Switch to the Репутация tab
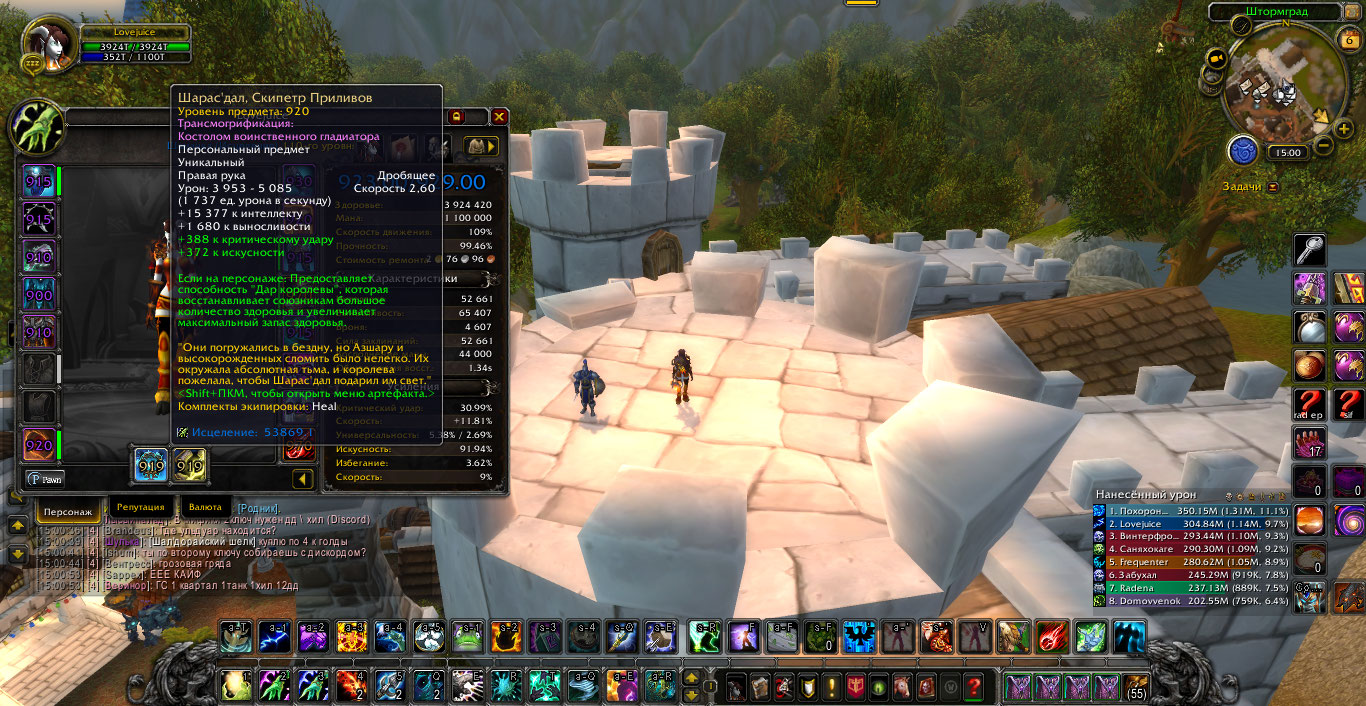 138,507
